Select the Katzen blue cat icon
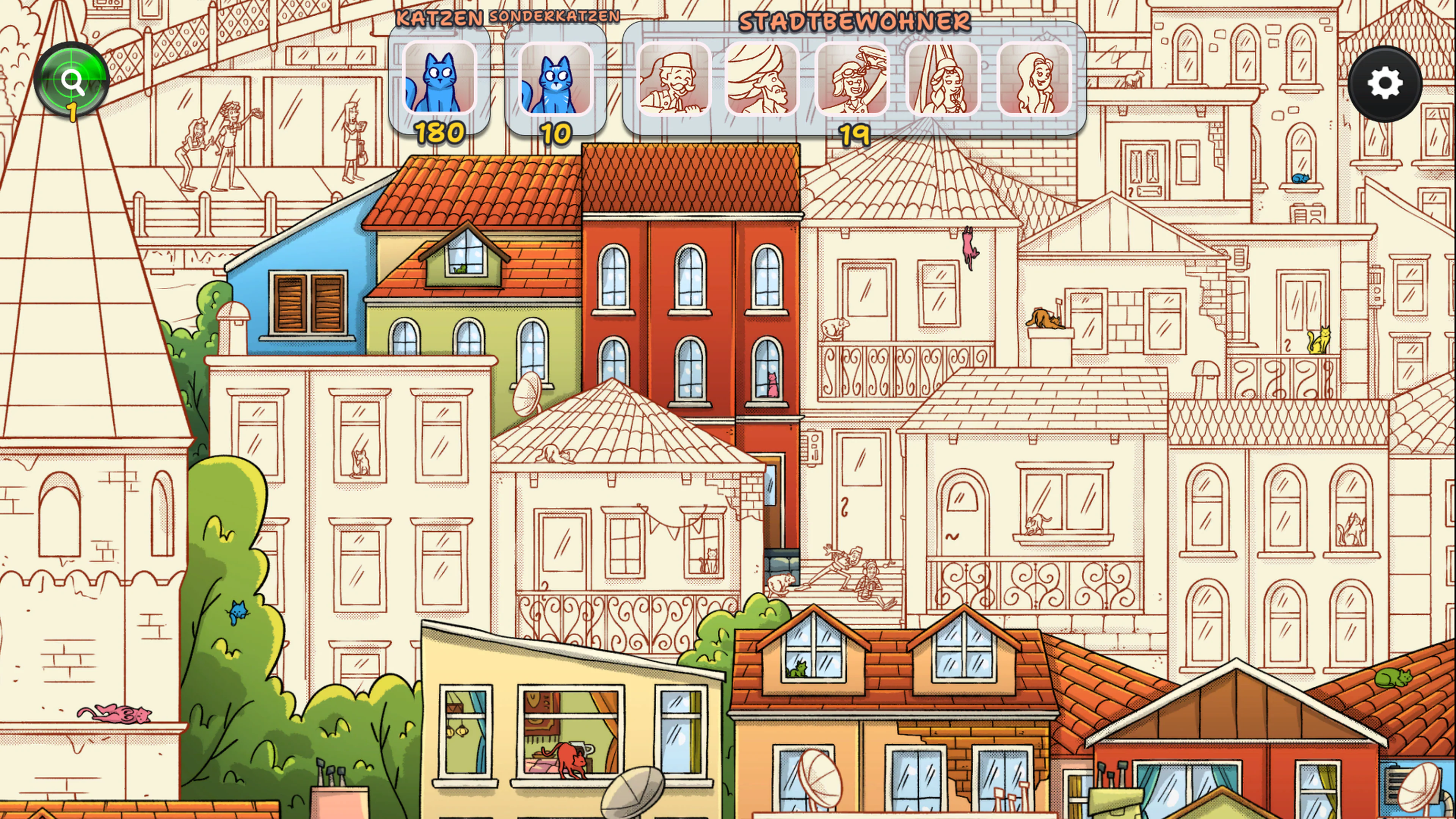 [439, 79]
